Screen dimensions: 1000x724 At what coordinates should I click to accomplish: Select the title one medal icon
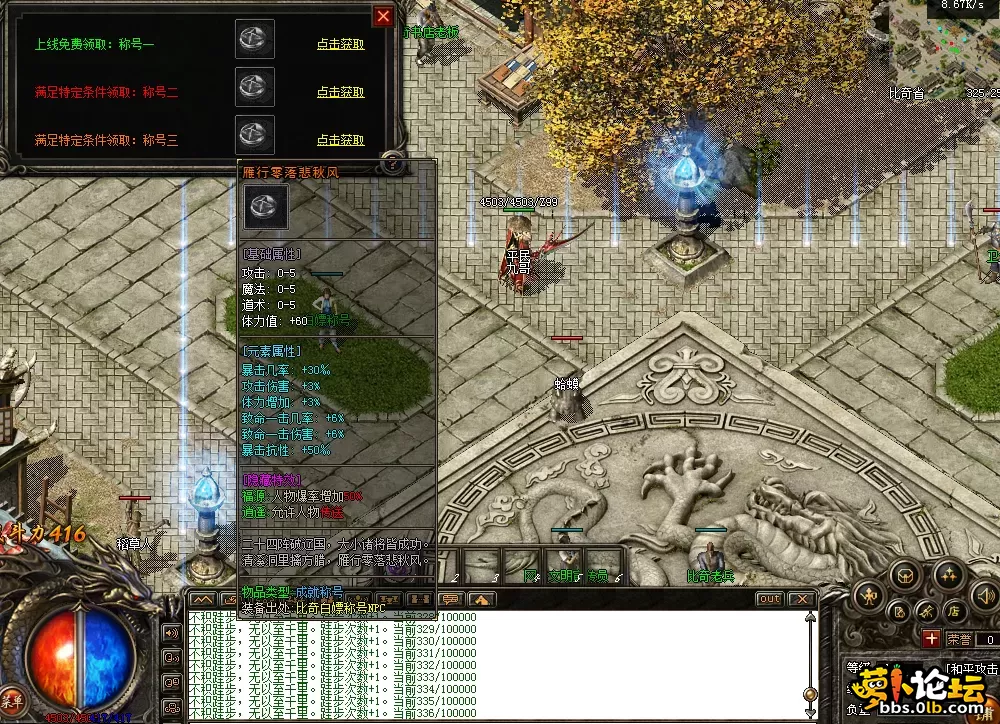point(255,40)
